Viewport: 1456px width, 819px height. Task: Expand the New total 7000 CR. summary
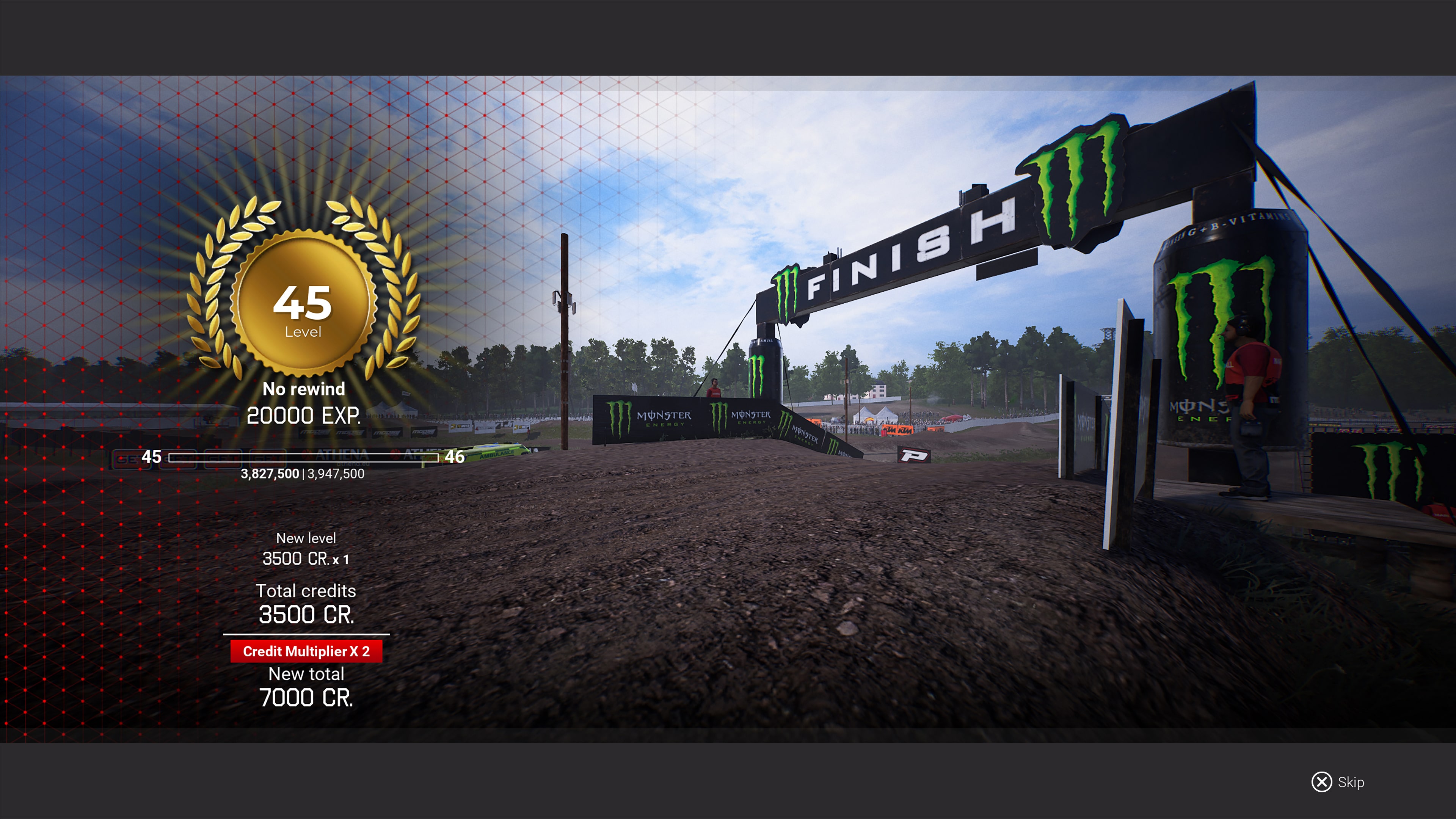[x=307, y=697]
